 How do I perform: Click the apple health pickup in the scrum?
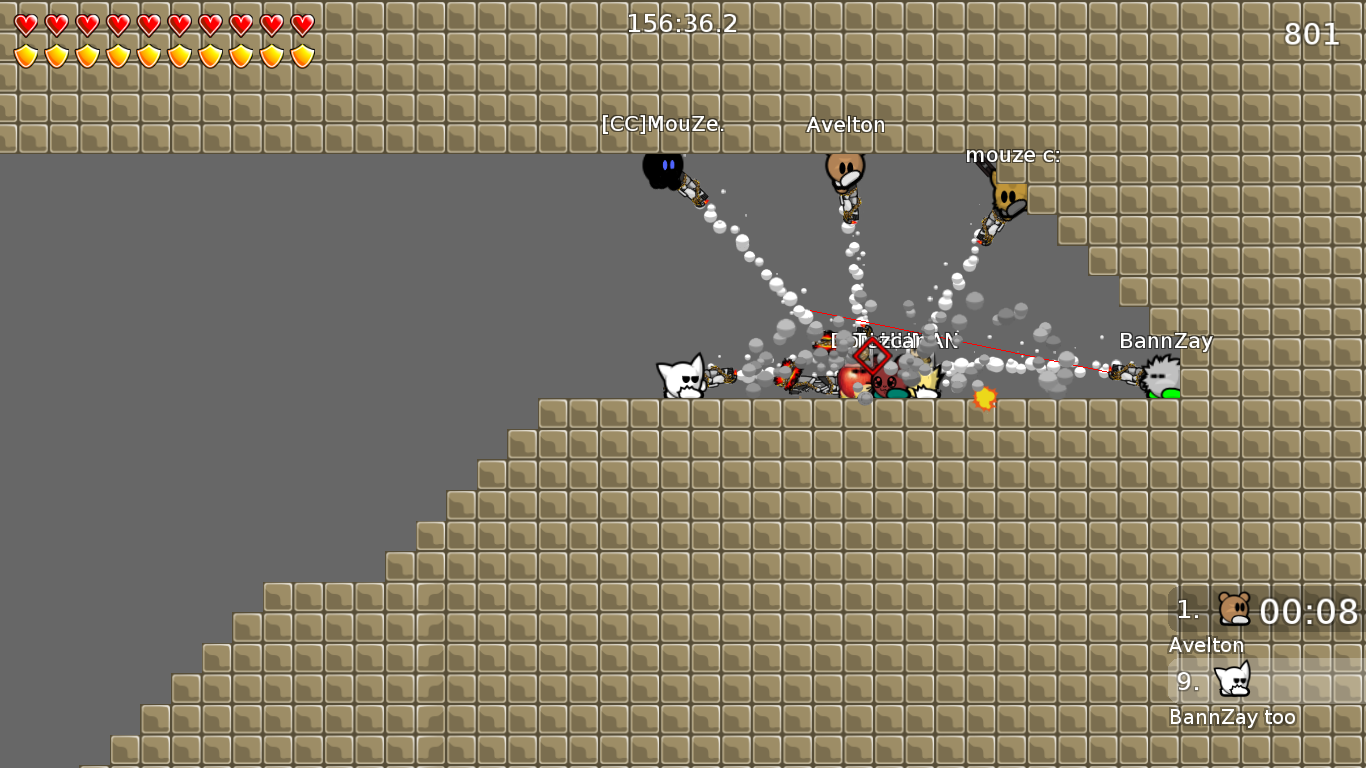click(851, 382)
